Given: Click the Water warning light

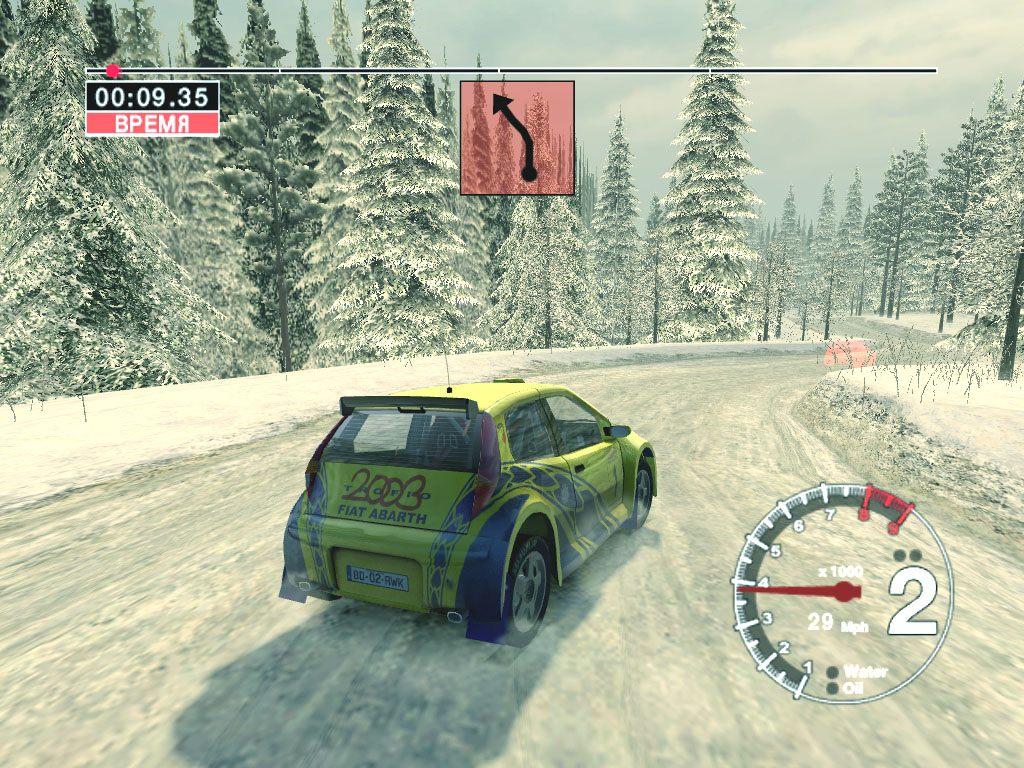Looking at the screenshot, I should pyautogui.click(x=833, y=671).
